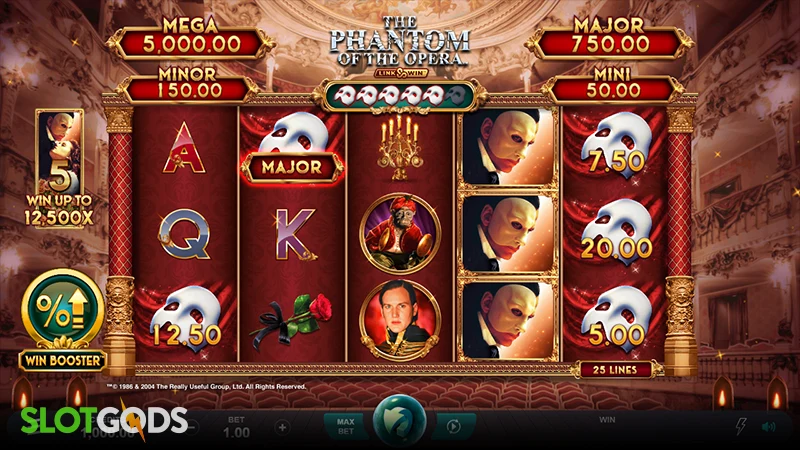This screenshot has width=800, height=450.
Task: Increase the bet with the plus button
Action: coord(282,427)
